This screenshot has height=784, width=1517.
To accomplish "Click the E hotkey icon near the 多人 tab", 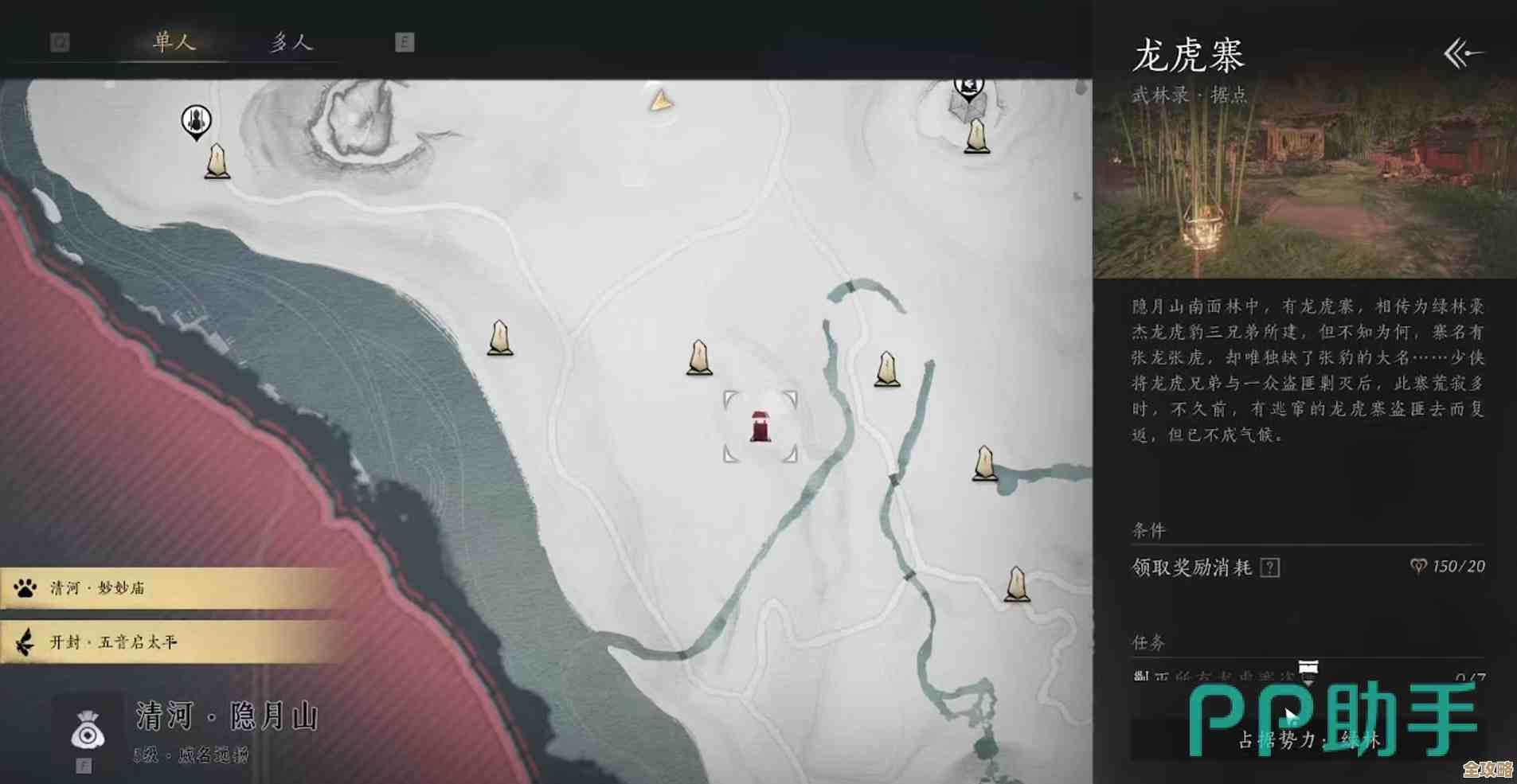I will [x=405, y=42].
